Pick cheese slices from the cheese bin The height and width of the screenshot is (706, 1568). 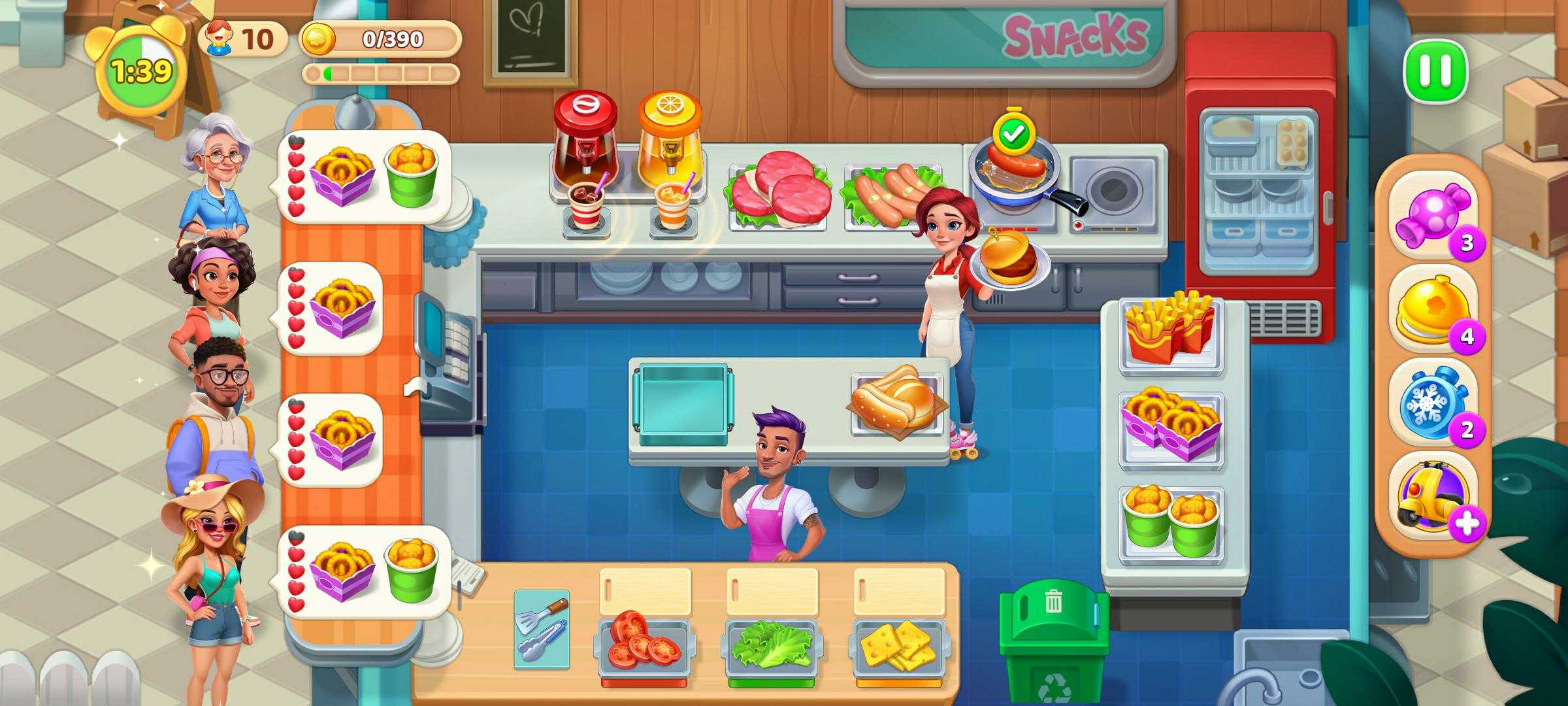coord(898,644)
